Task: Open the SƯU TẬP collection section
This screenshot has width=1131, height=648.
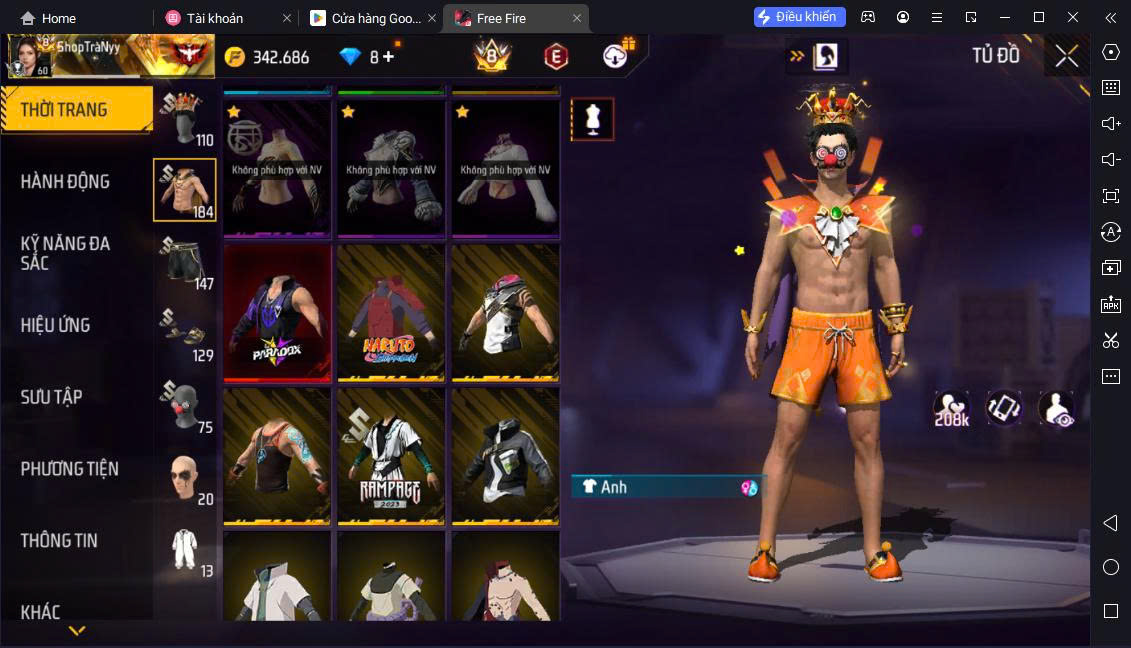Action: (x=51, y=397)
